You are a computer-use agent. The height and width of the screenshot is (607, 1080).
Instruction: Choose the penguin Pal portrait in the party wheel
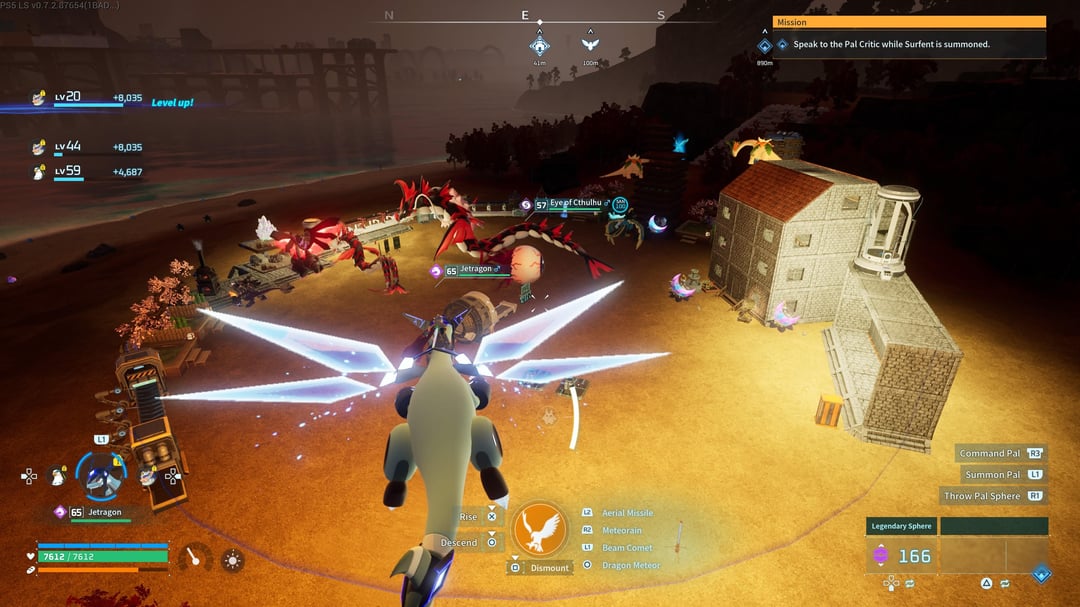tap(59, 476)
